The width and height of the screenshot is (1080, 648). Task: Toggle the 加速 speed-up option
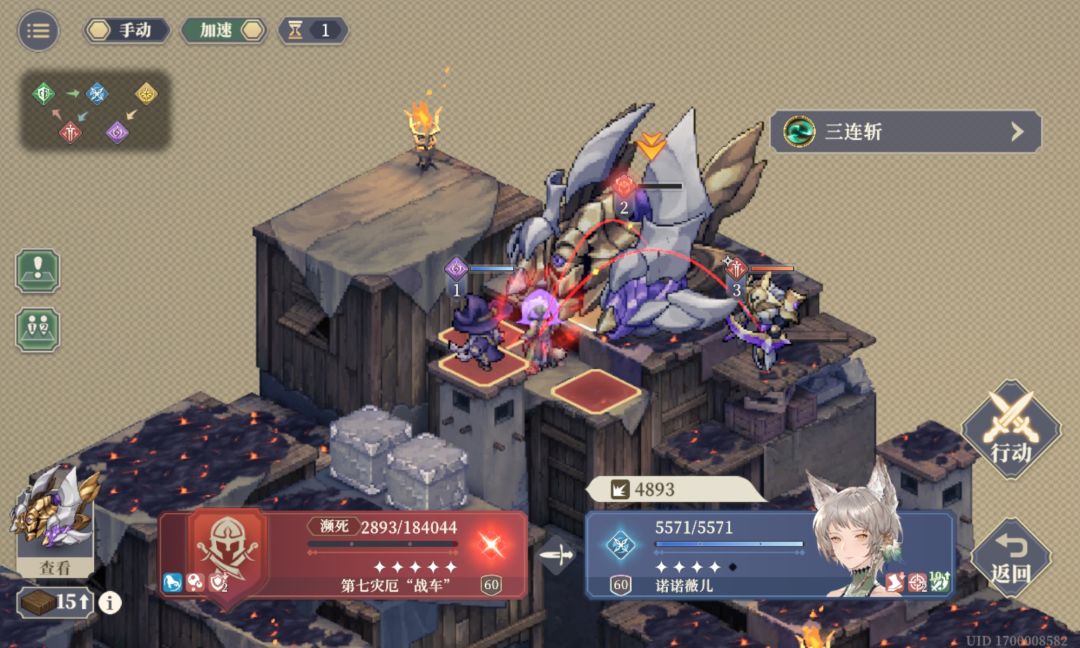[224, 30]
